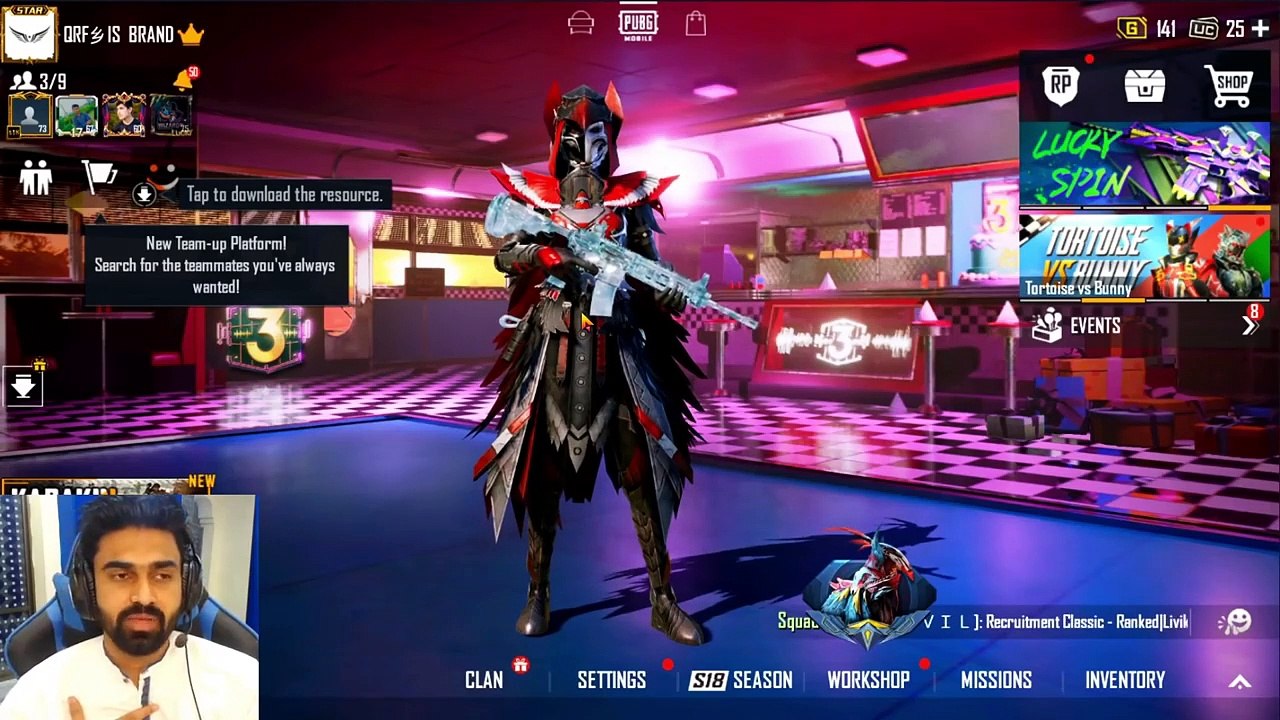Open the Tortoise vs Bunny event banner
The width and height of the screenshot is (1280, 720).
tap(1144, 257)
